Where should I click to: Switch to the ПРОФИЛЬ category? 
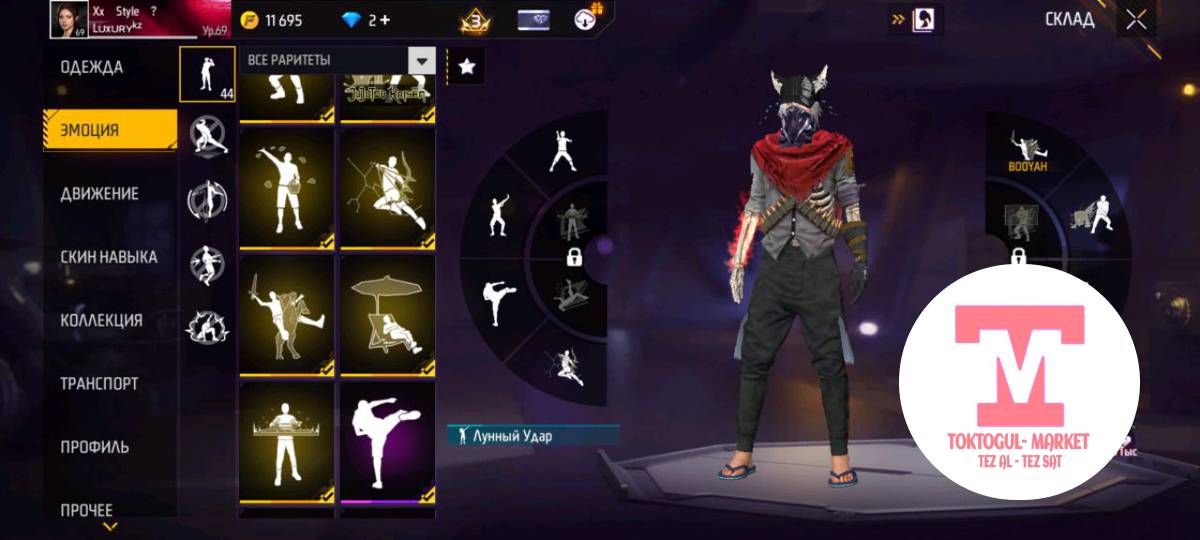(95, 447)
